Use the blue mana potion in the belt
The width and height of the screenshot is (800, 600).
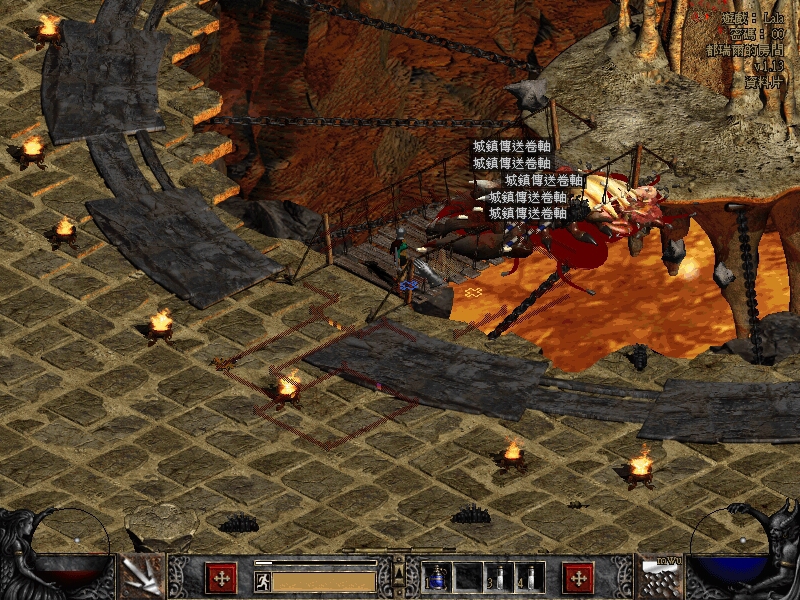click(x=438, y=577)
